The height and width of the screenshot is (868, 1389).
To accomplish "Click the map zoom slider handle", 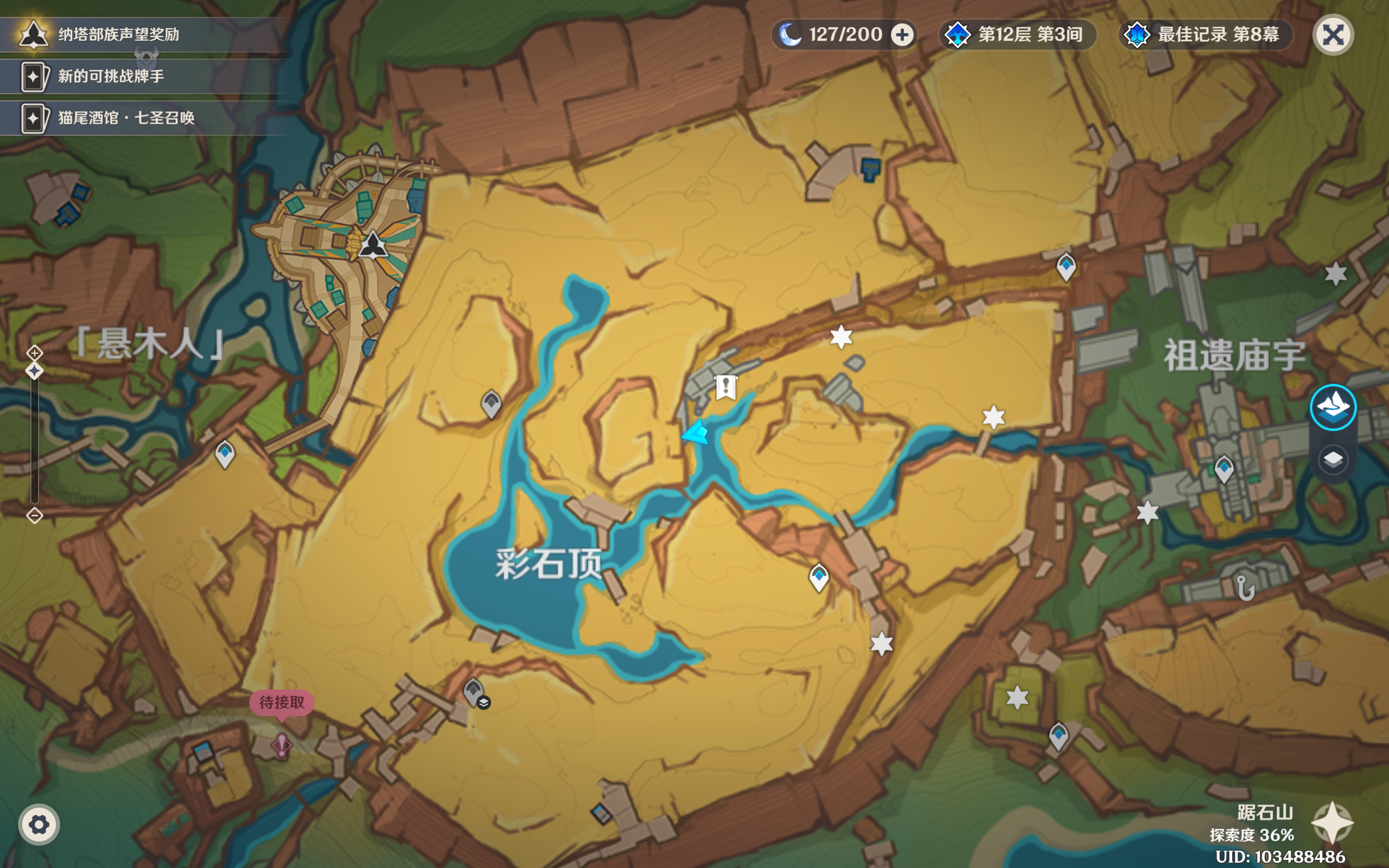I will coord(34,372).
